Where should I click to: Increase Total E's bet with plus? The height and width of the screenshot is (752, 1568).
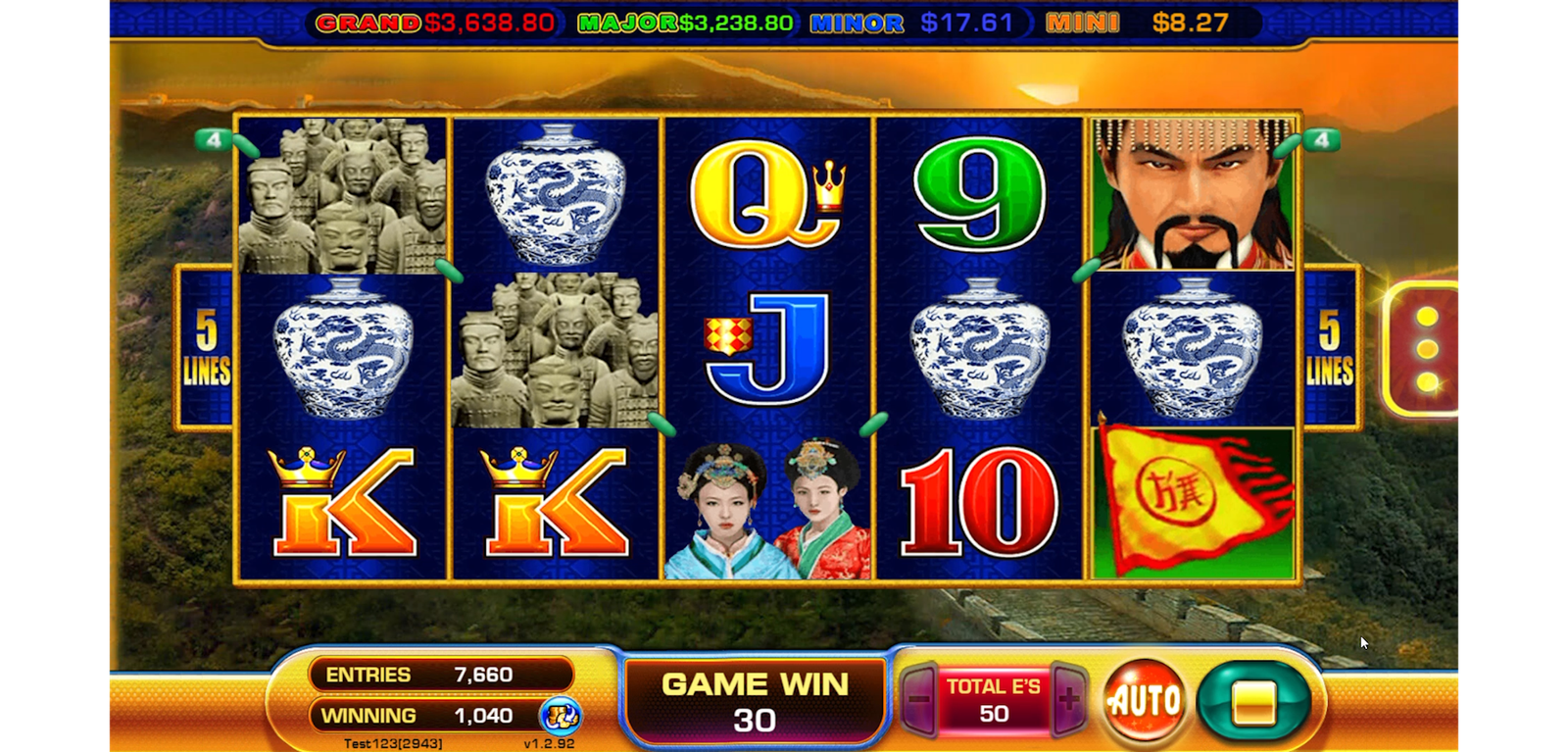pyautogui.click(x=1068, y=700)
